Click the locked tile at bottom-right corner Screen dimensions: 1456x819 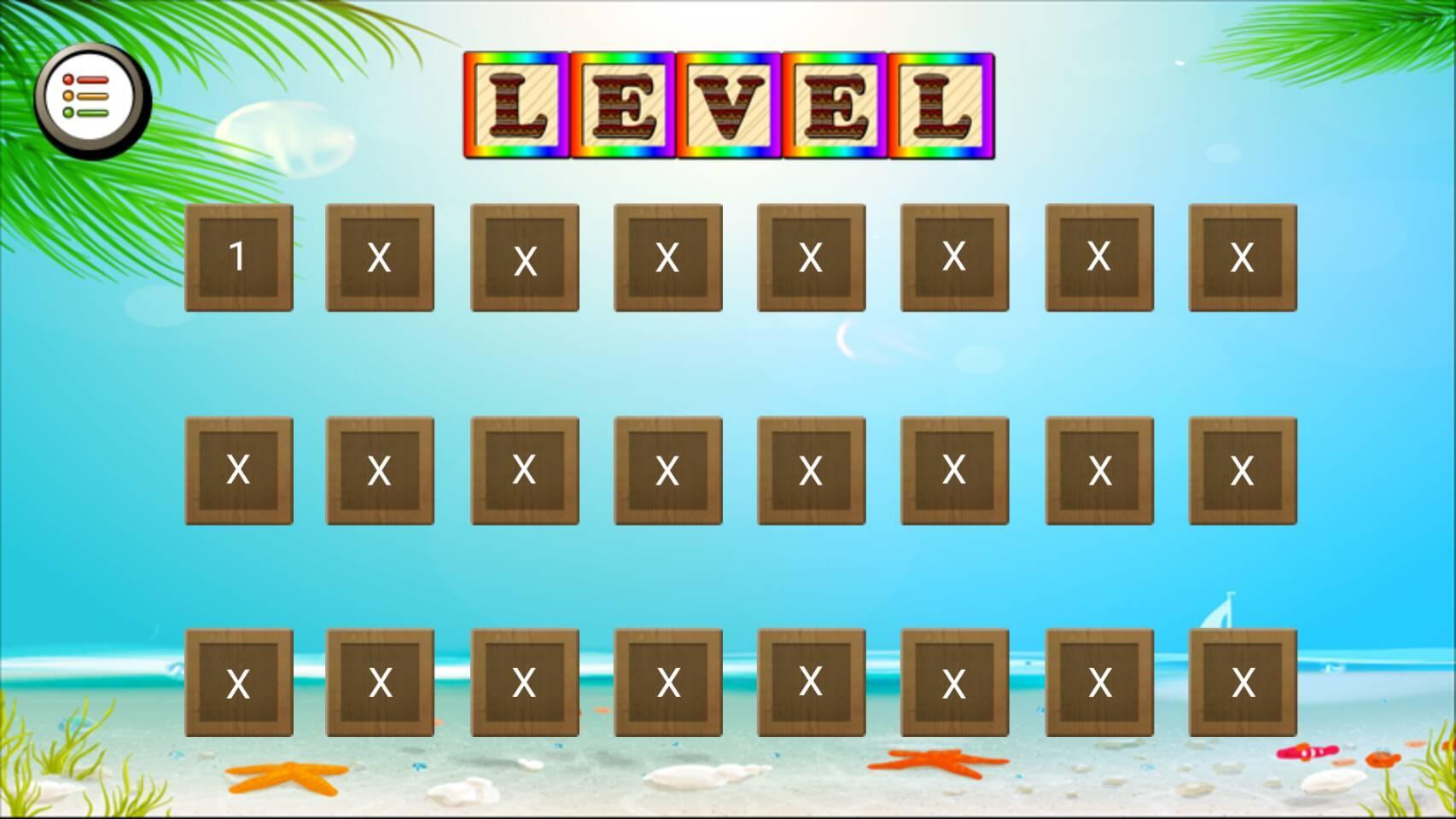pyautogui.click(x=1242, y=682)
